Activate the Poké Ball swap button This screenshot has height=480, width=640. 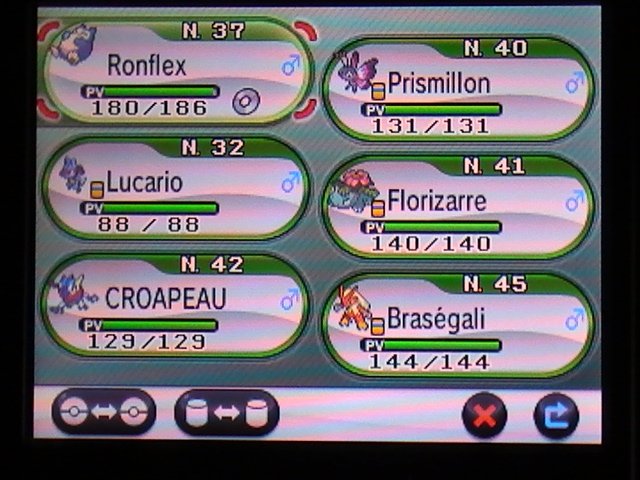(104, 412)
